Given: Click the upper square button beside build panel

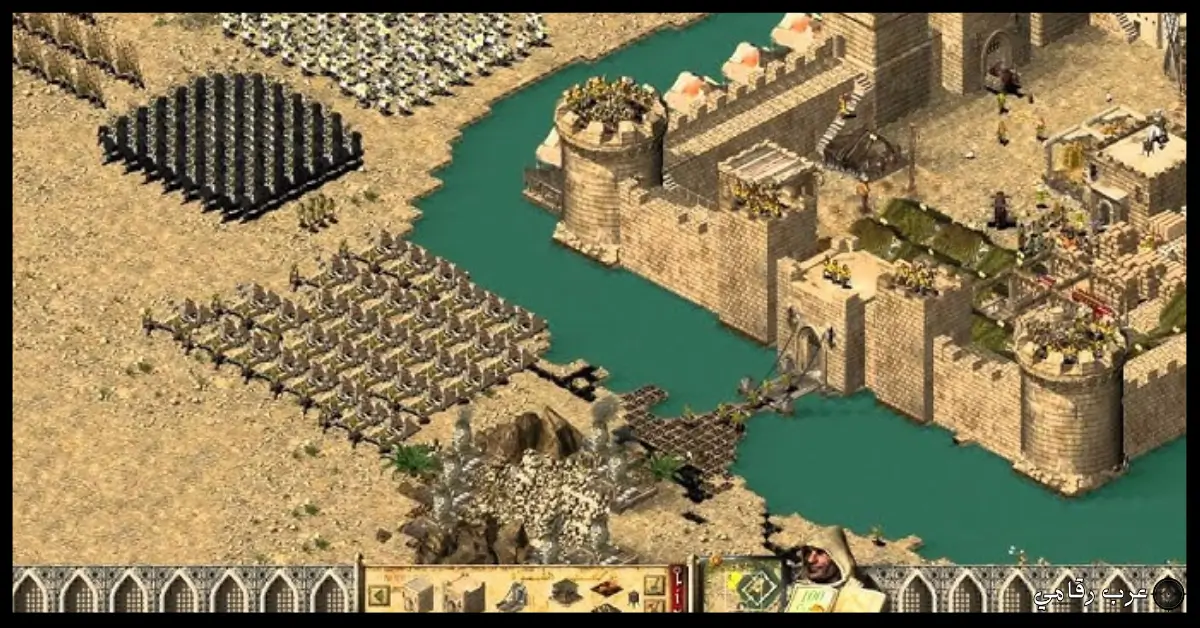Looking at the screenshot, I should 654,584.
